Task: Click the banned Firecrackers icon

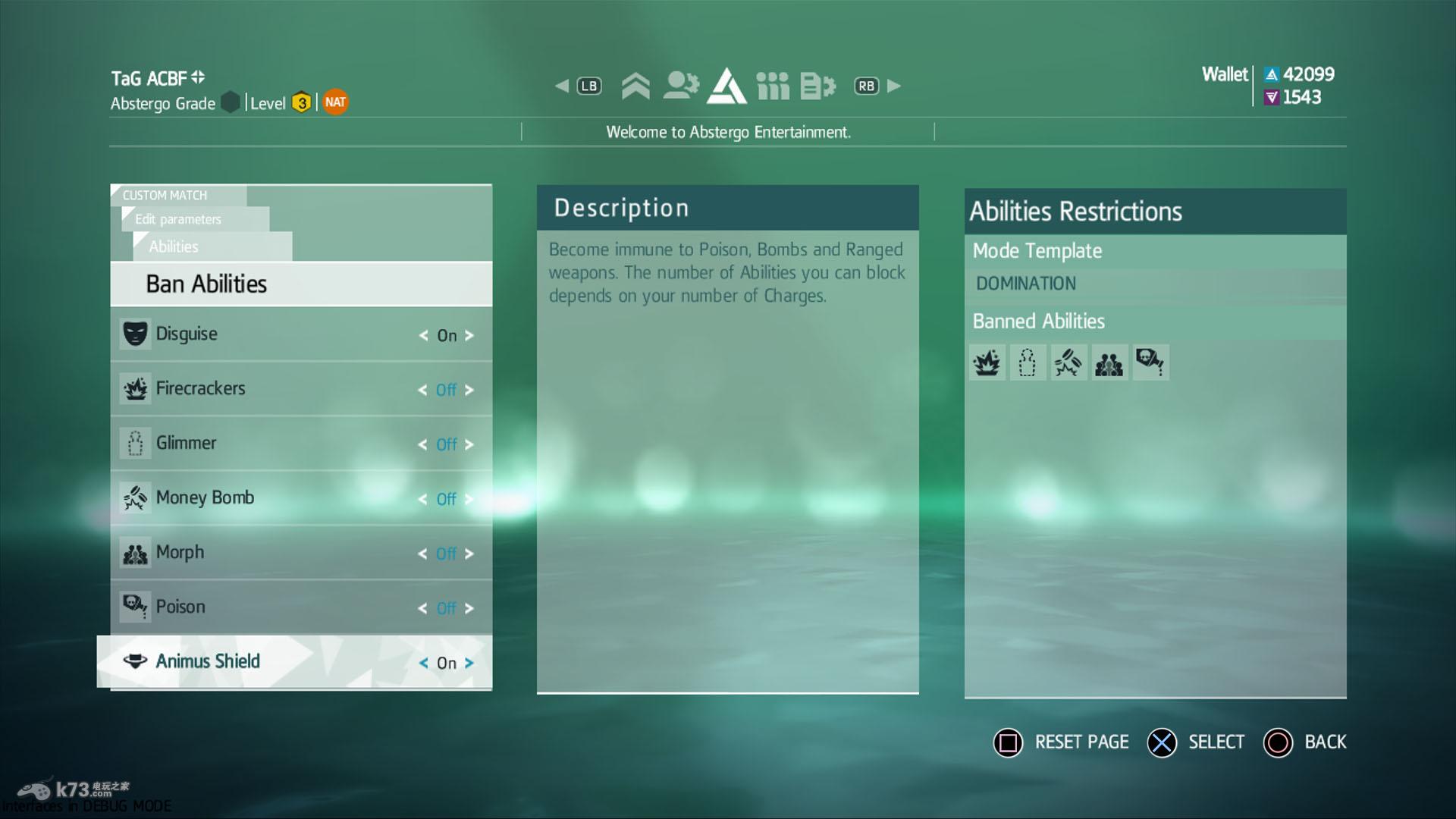Action: pyautogui.click(x=987, y=363)
